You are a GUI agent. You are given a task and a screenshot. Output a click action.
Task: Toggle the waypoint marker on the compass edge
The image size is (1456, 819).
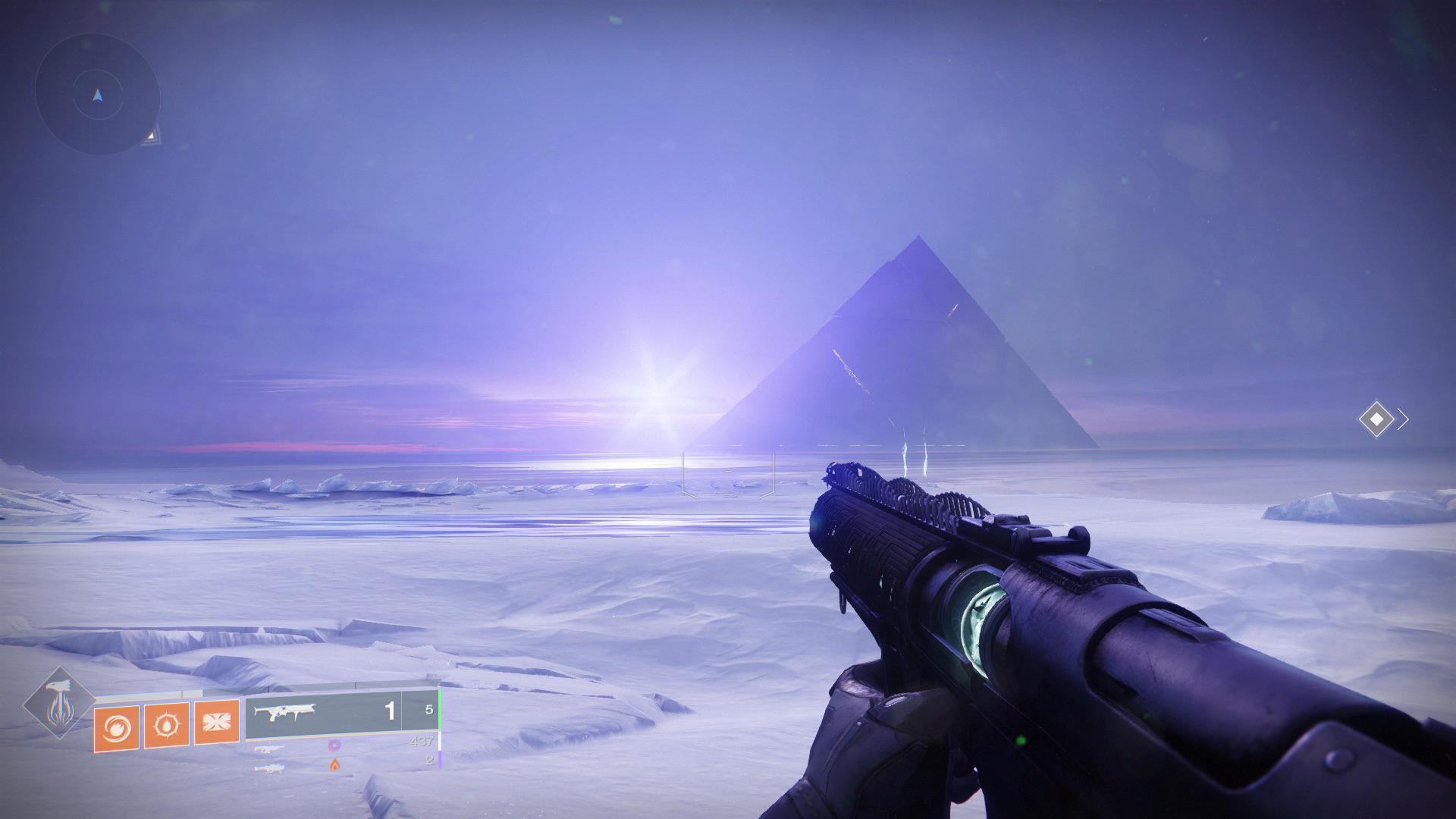coord(152,136)
